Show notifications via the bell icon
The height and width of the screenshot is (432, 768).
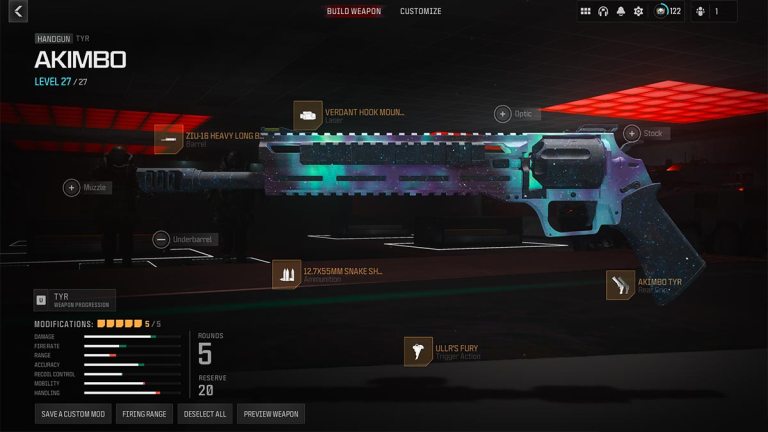pos(621,12)
